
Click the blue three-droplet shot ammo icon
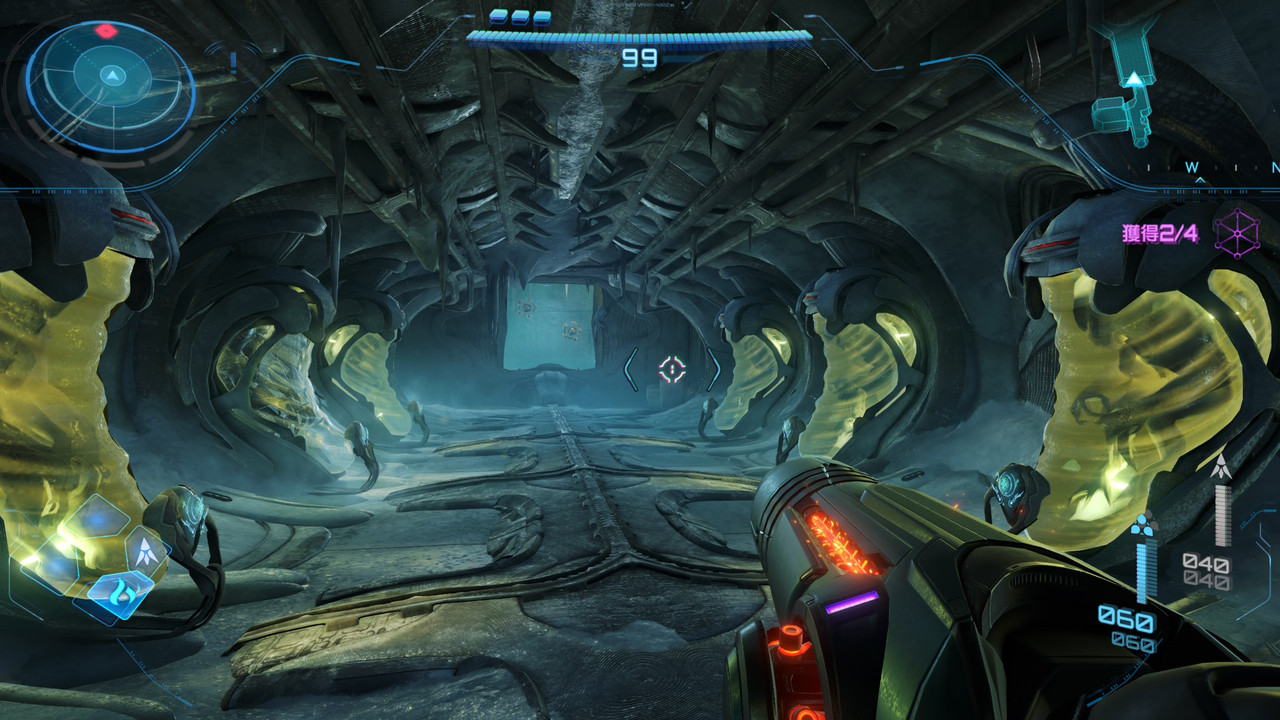click(1143, 524)
